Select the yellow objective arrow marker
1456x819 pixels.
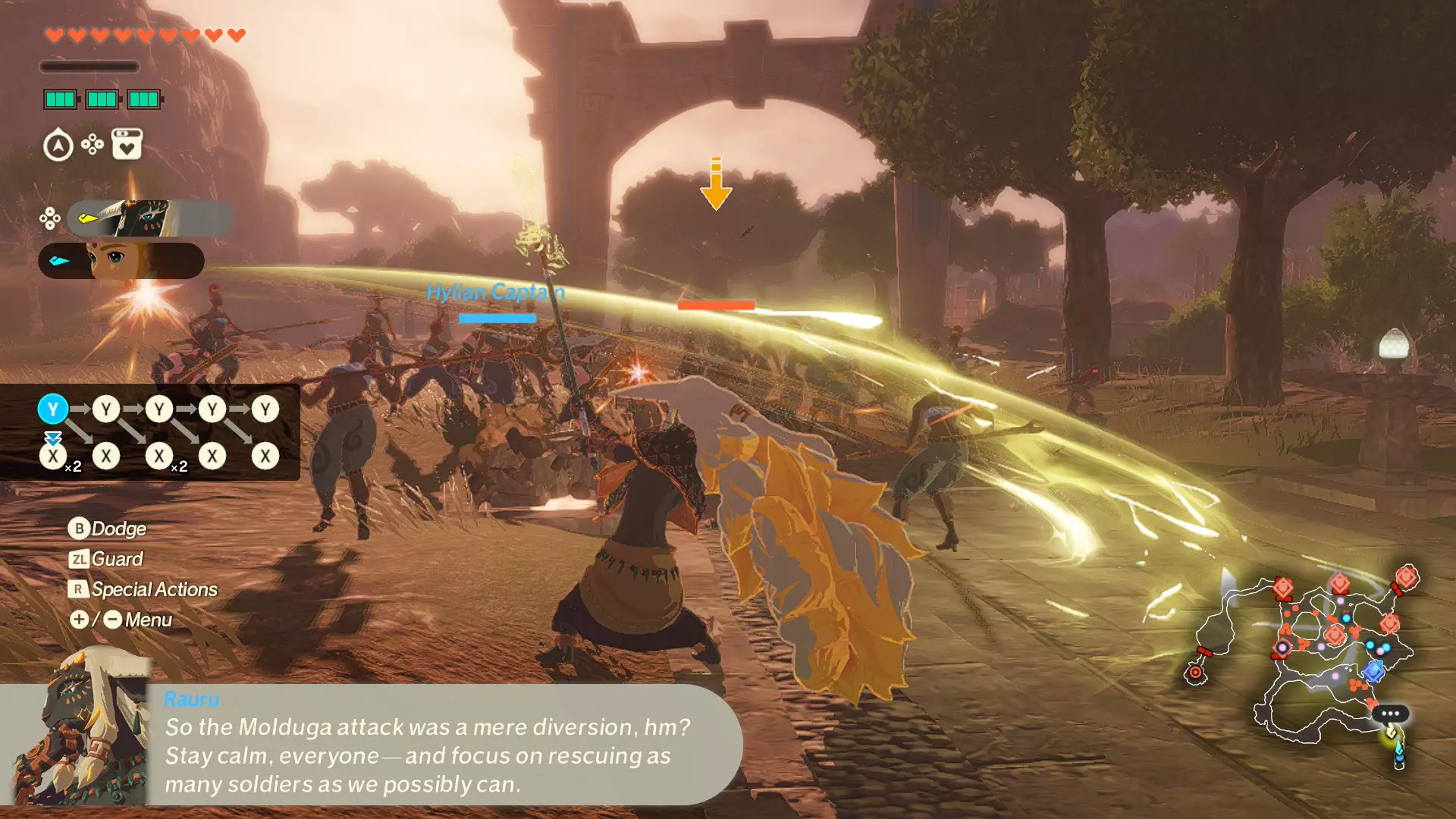point(715,185)
